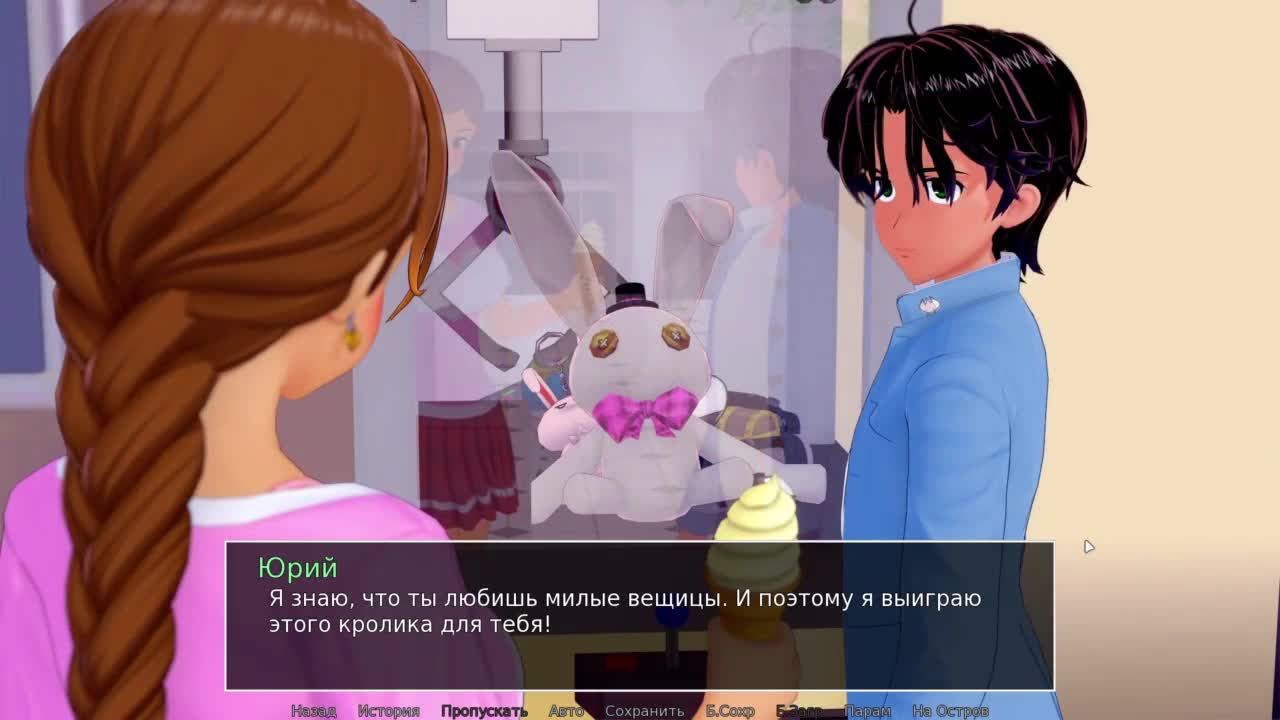Screen dimensions: 1280x720
Task: Enable Авто auto-advance mode
Action: pos(566,711)
